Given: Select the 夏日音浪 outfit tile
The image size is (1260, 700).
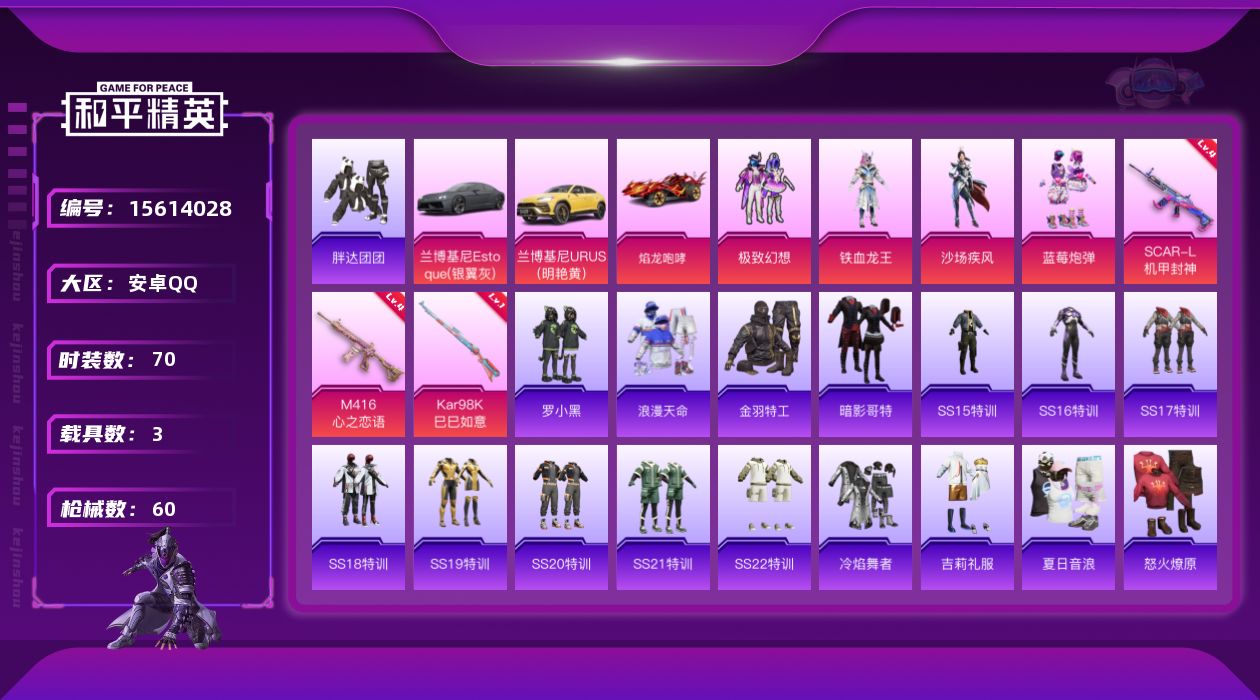Looking at the screenshot, I should [1068, 517].
